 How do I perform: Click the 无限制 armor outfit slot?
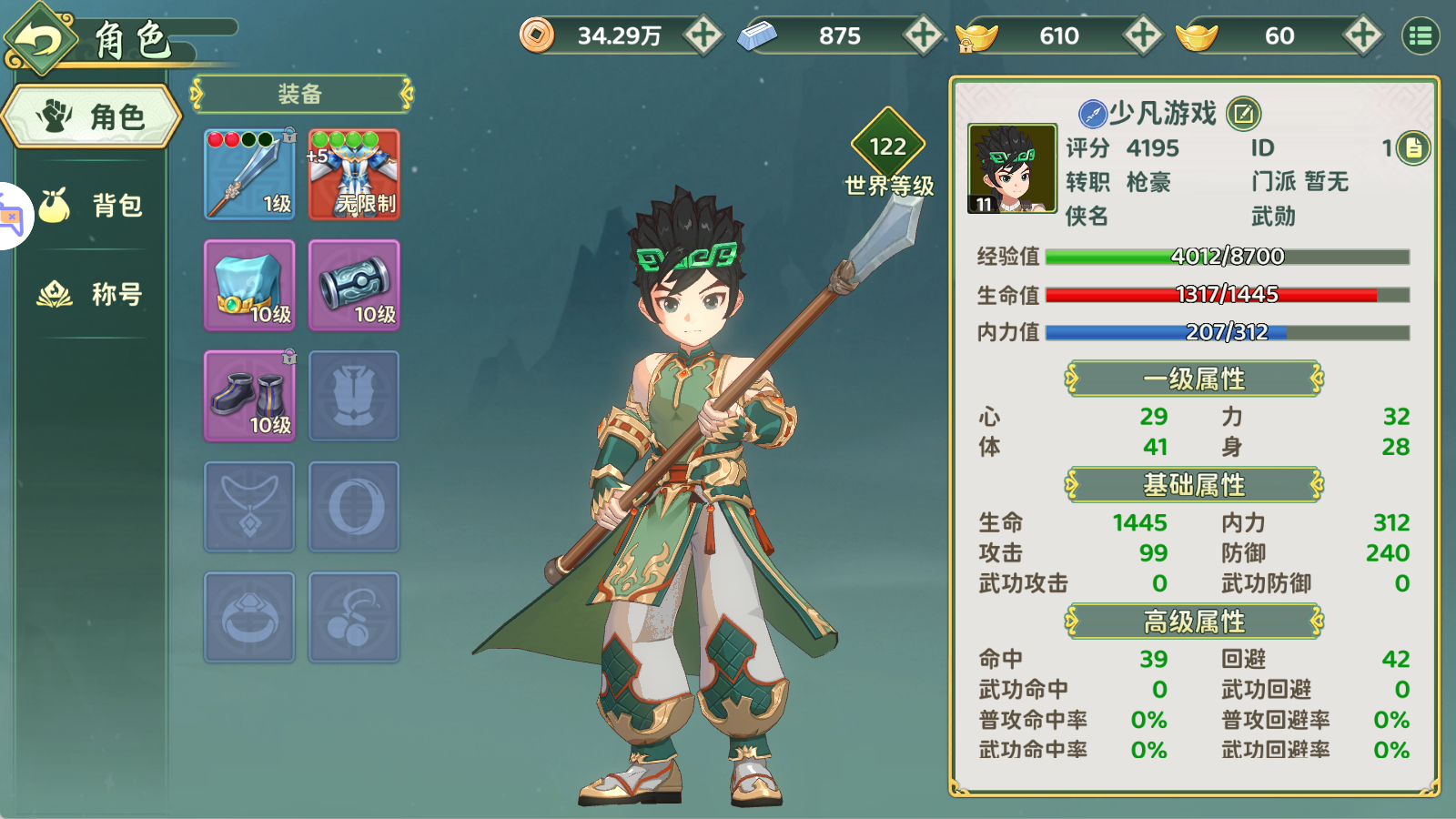coord(354,175)
